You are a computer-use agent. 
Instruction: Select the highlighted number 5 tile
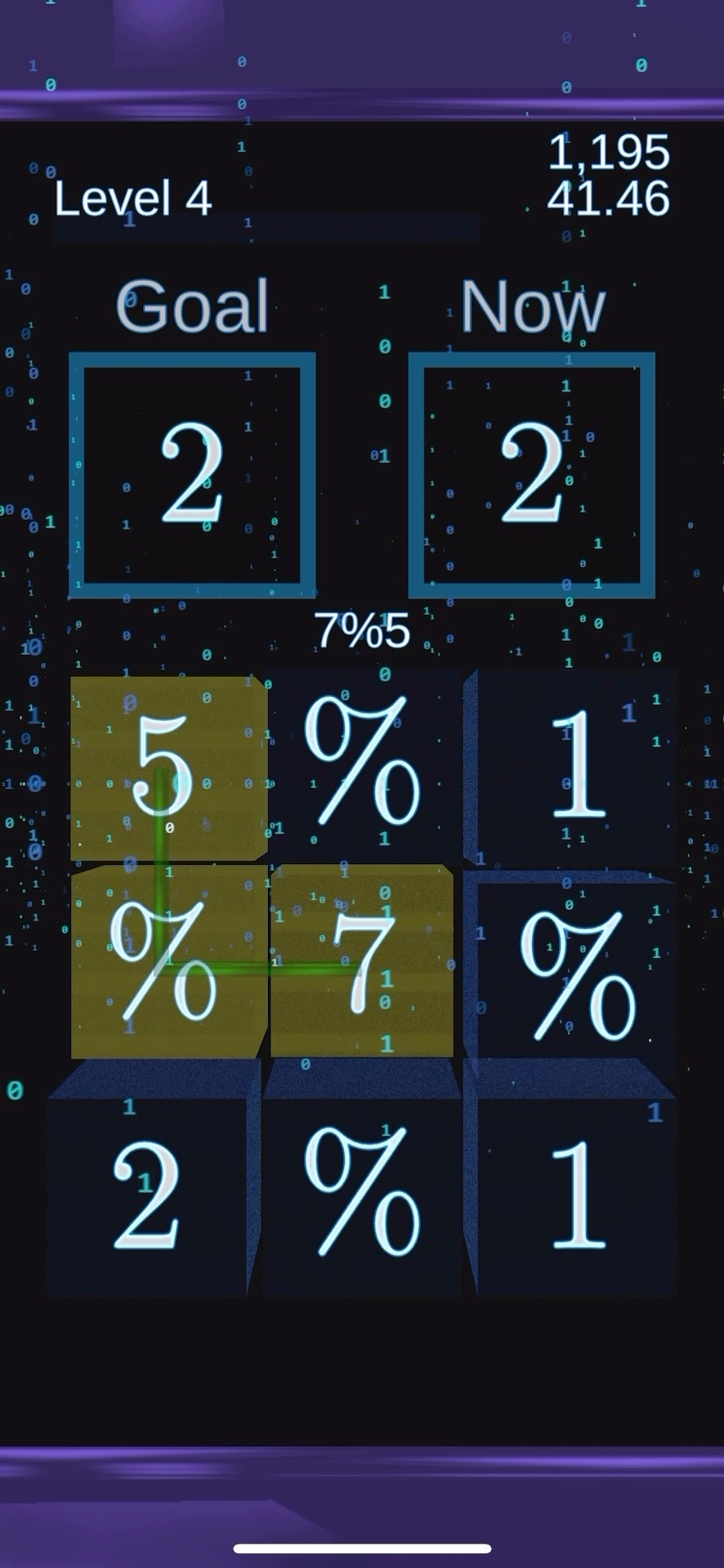point(168,768)
